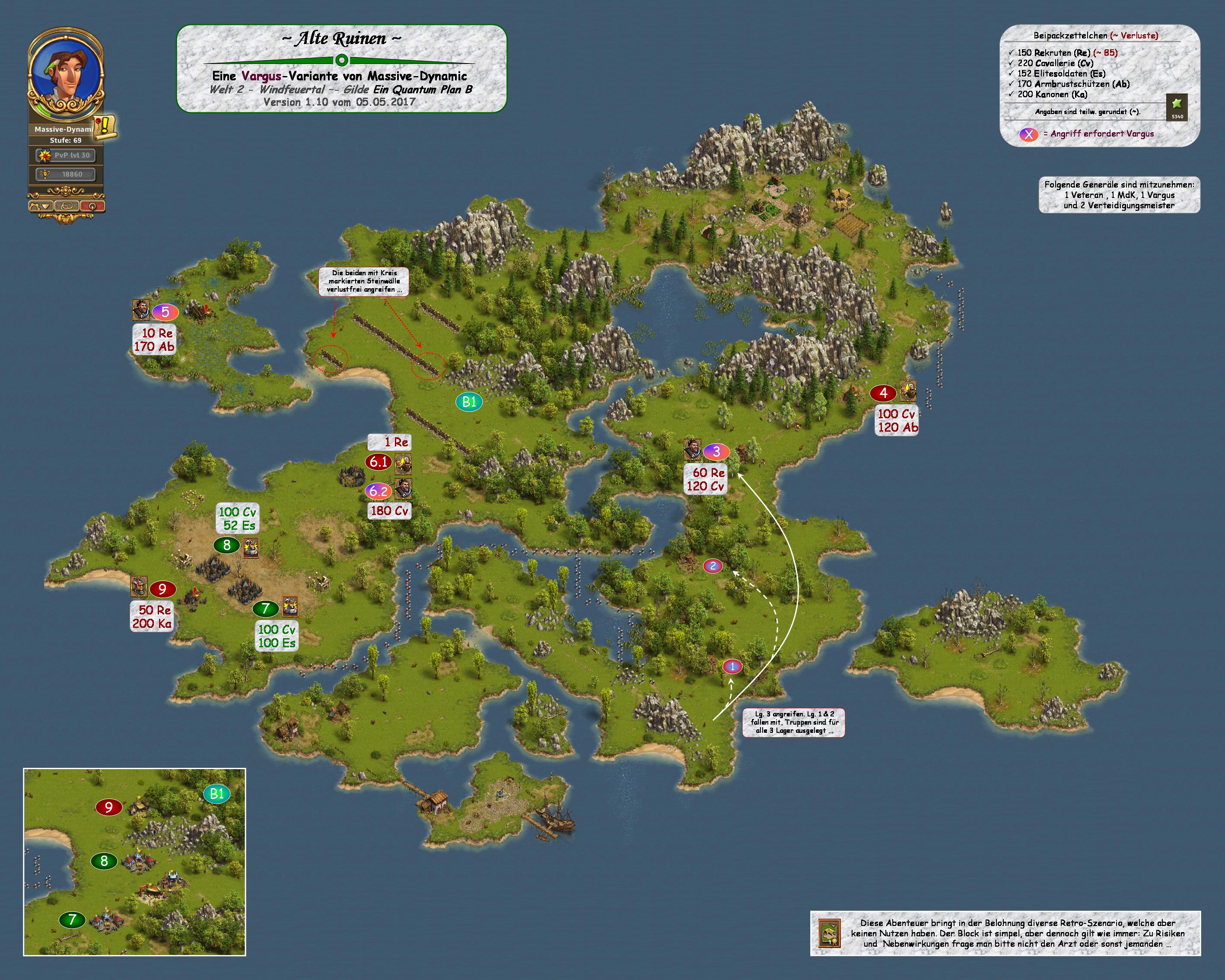1225x980 pixels.
Task: Select the green star 5340 icon
Action: click(1177, 106)
